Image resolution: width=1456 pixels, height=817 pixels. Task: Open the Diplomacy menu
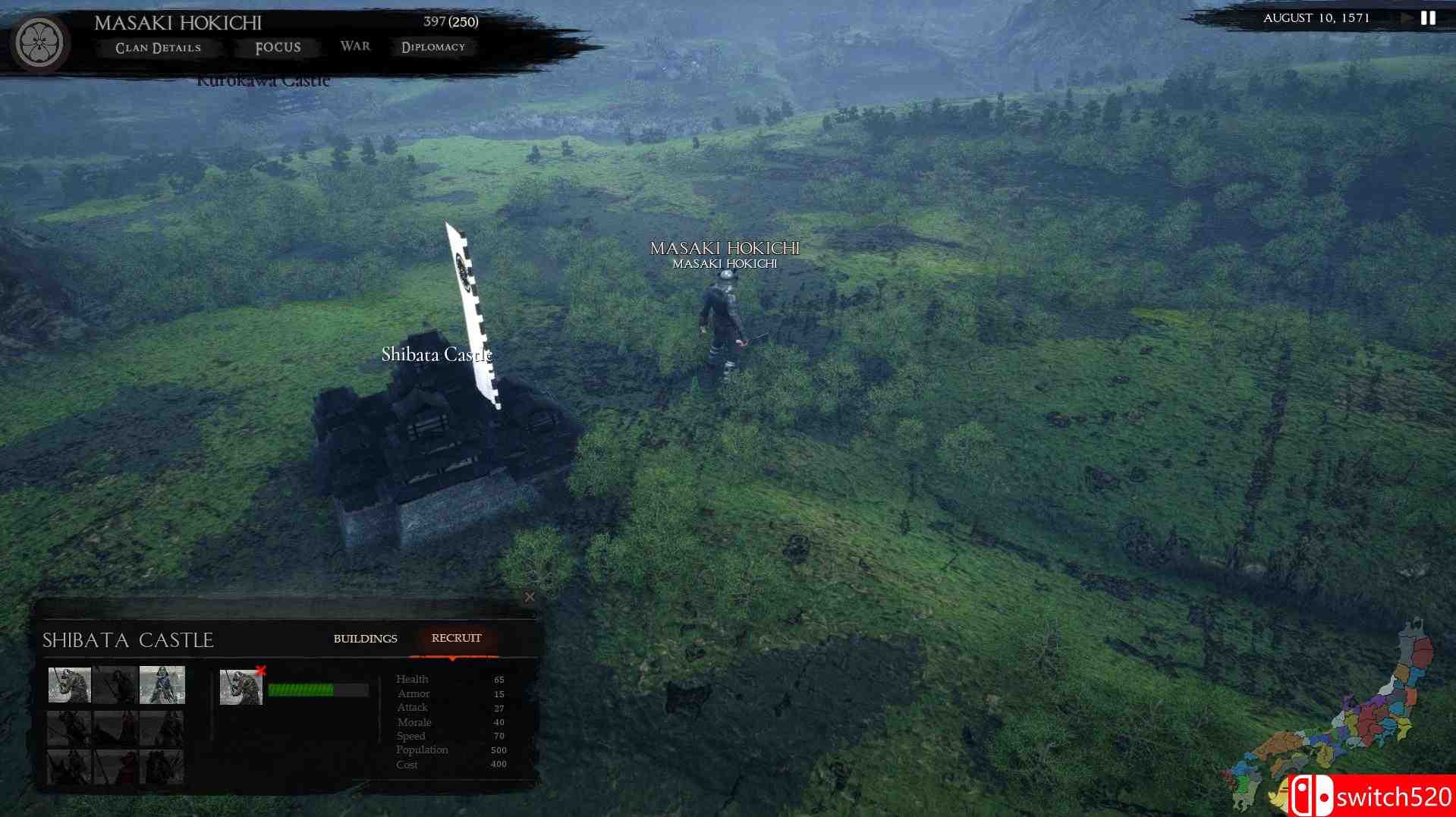pos(433,47)
